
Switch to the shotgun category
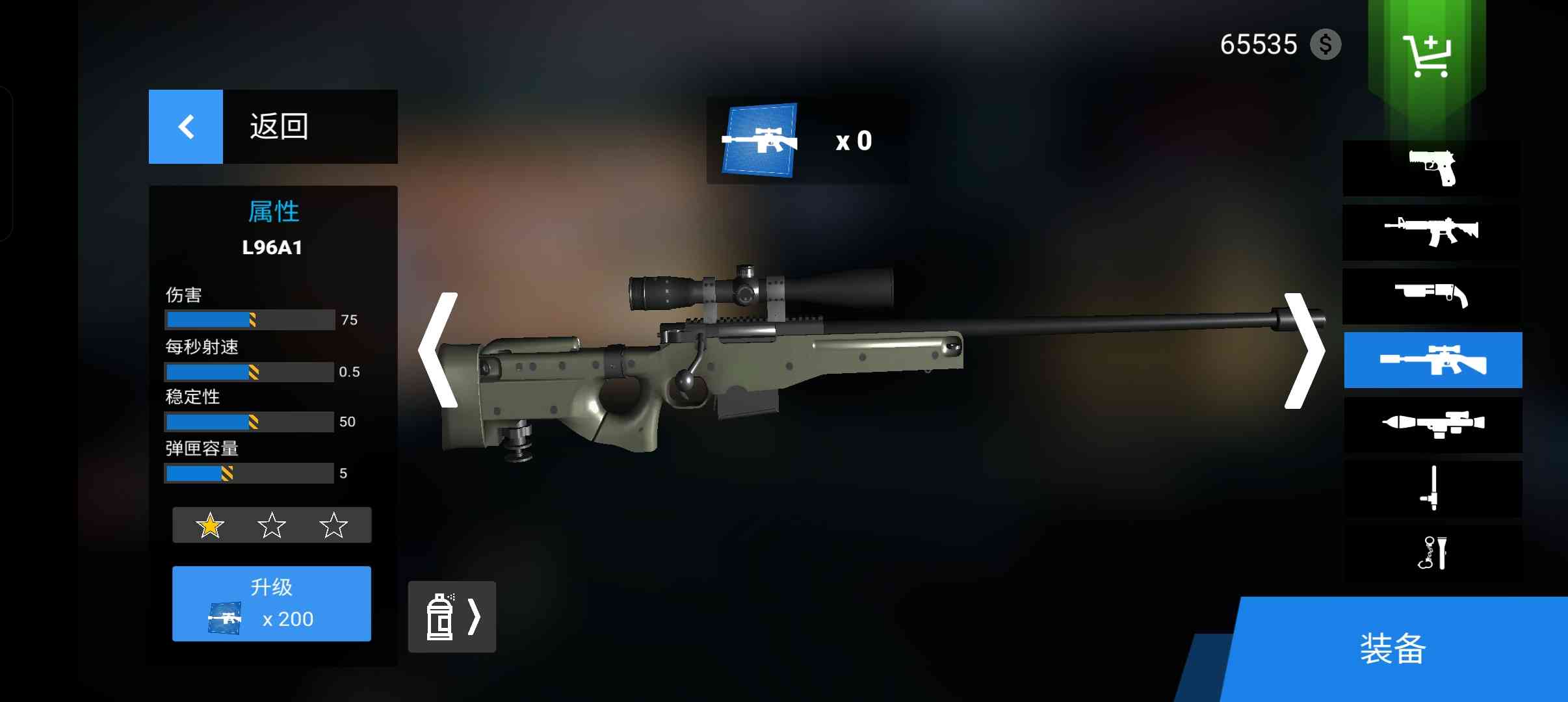(x=1433, y=296)
